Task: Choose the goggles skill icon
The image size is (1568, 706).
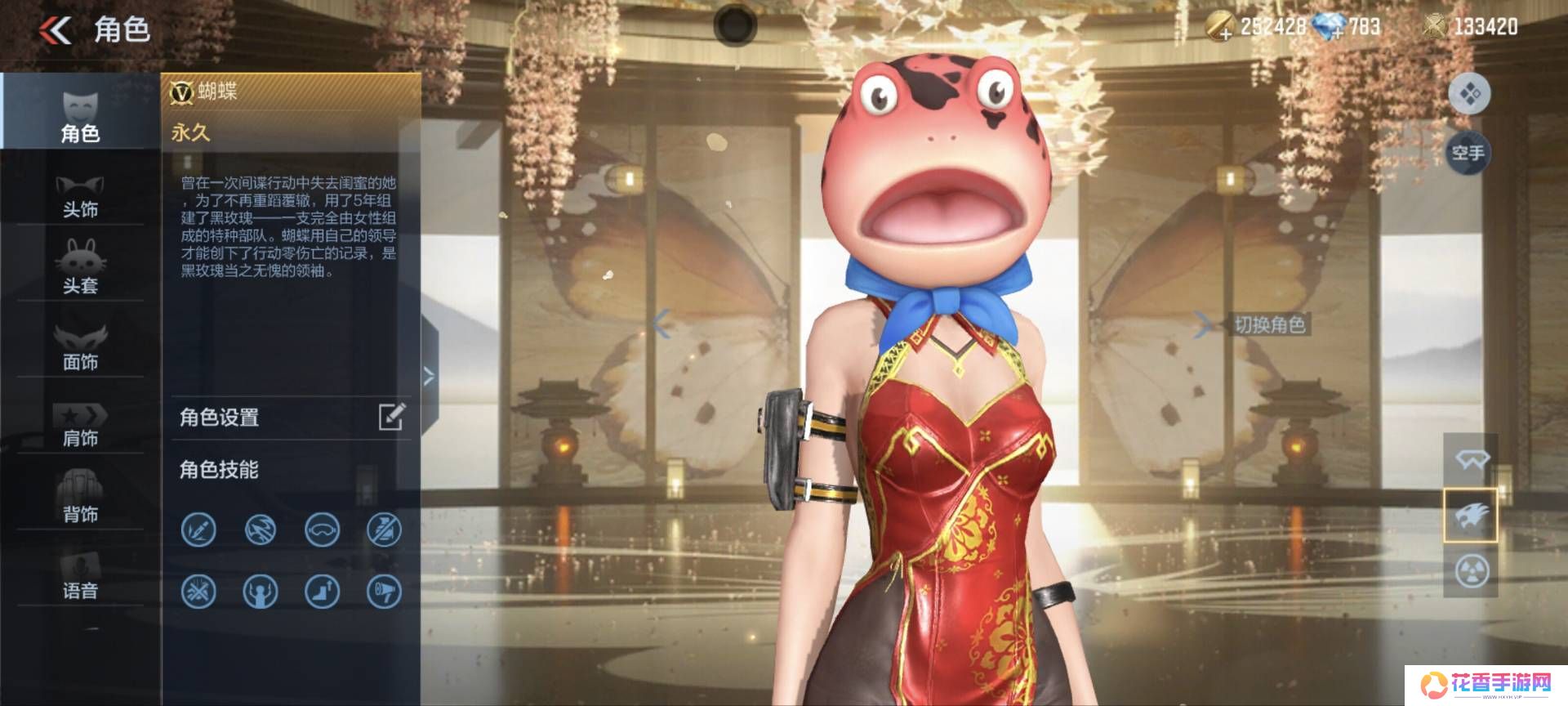Action: click(x=322, y=529)
